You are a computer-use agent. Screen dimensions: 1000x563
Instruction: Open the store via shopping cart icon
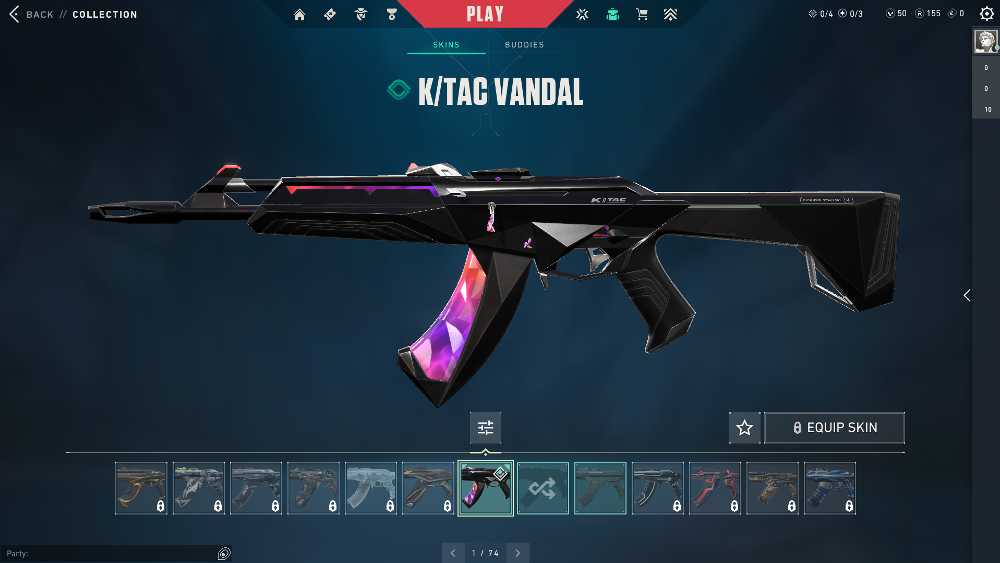(x=642, y=14)
